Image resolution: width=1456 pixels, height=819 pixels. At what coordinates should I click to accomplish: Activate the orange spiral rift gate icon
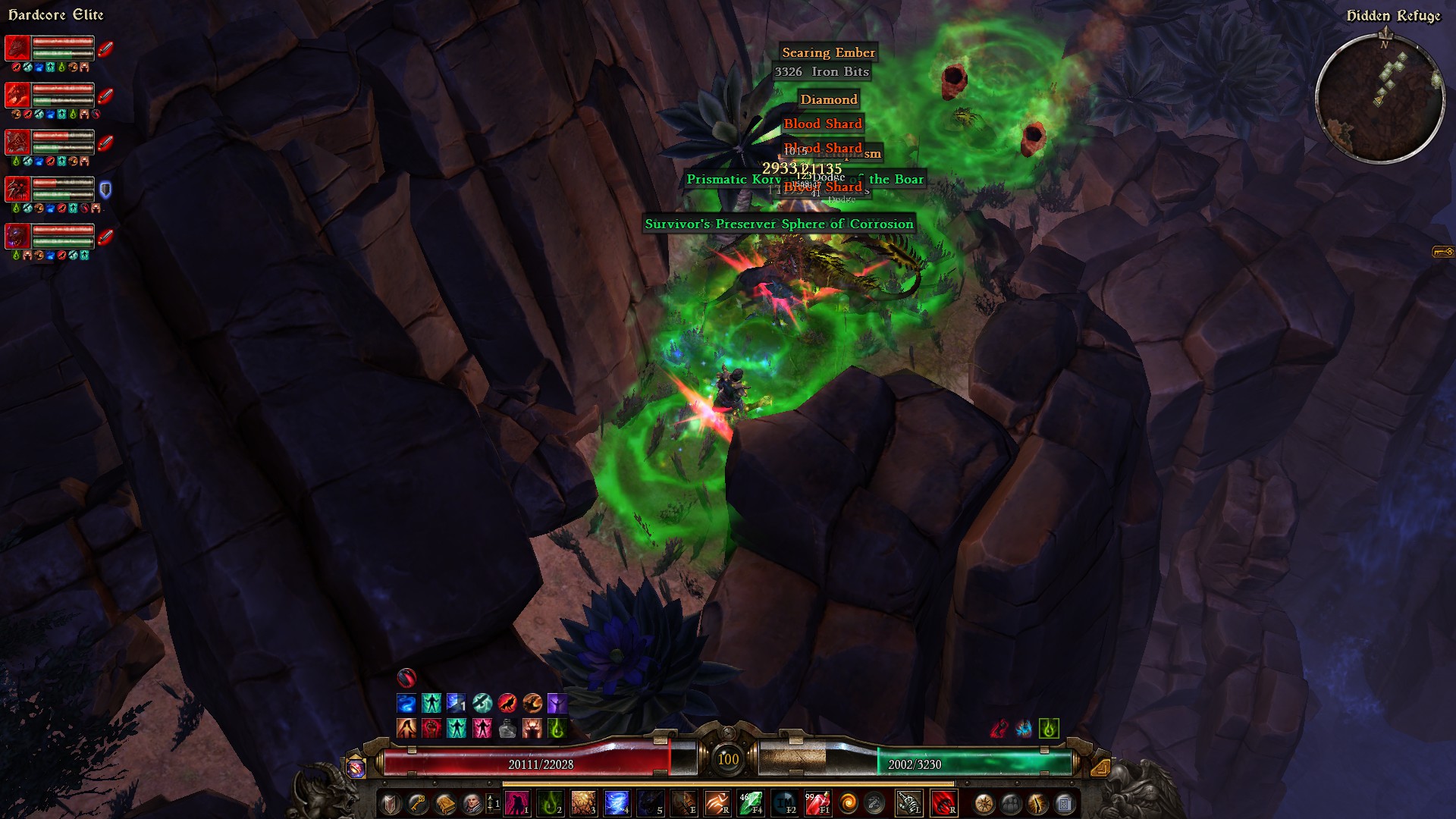849,802
